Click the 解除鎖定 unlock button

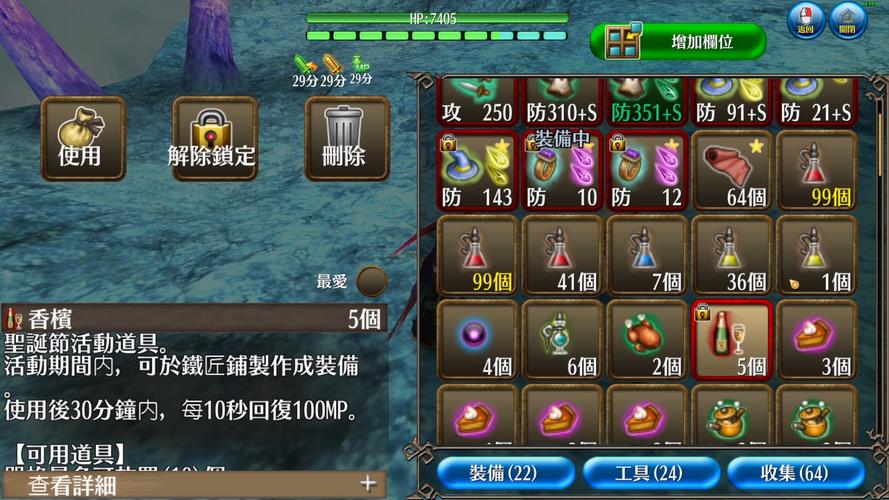coord(214,138)
